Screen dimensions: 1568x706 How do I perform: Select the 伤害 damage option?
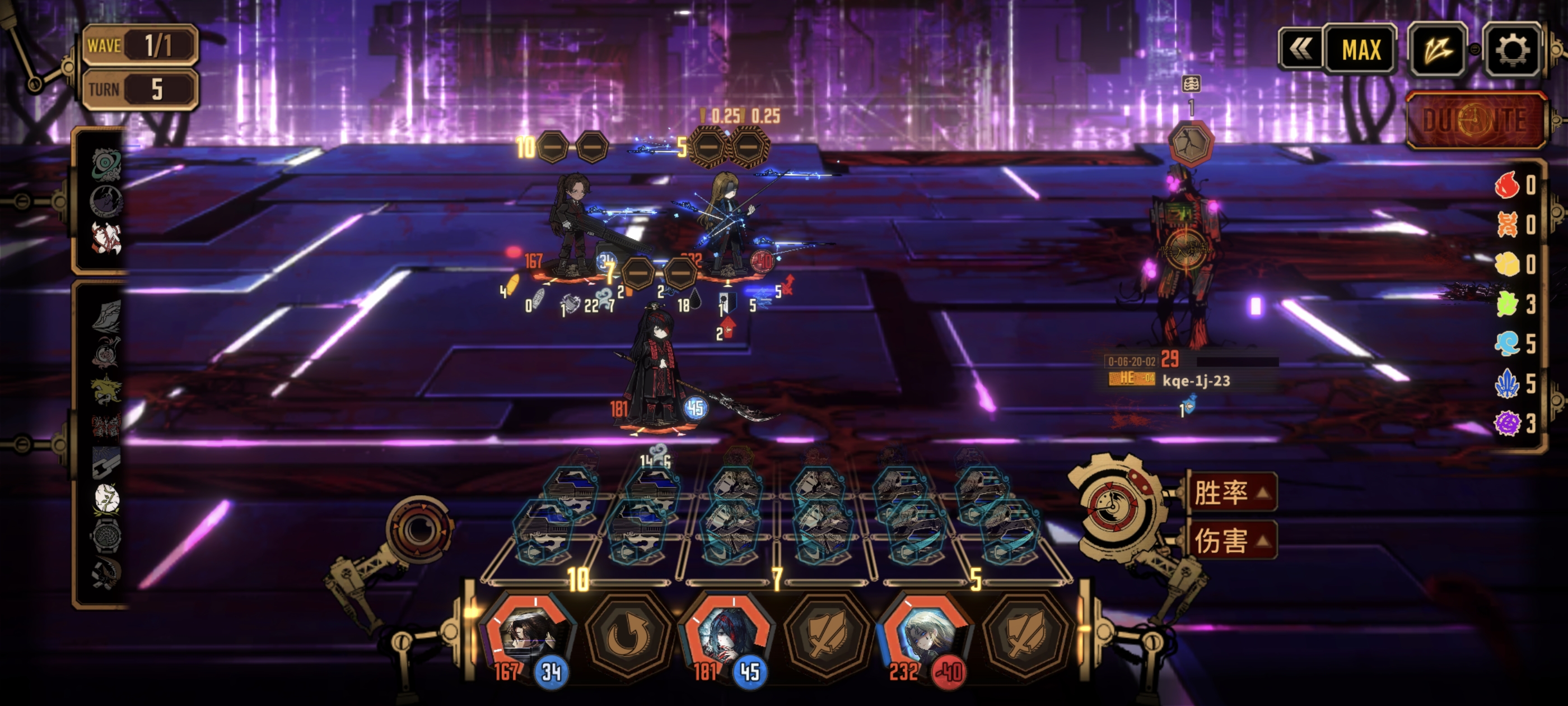pos(1232,540)
